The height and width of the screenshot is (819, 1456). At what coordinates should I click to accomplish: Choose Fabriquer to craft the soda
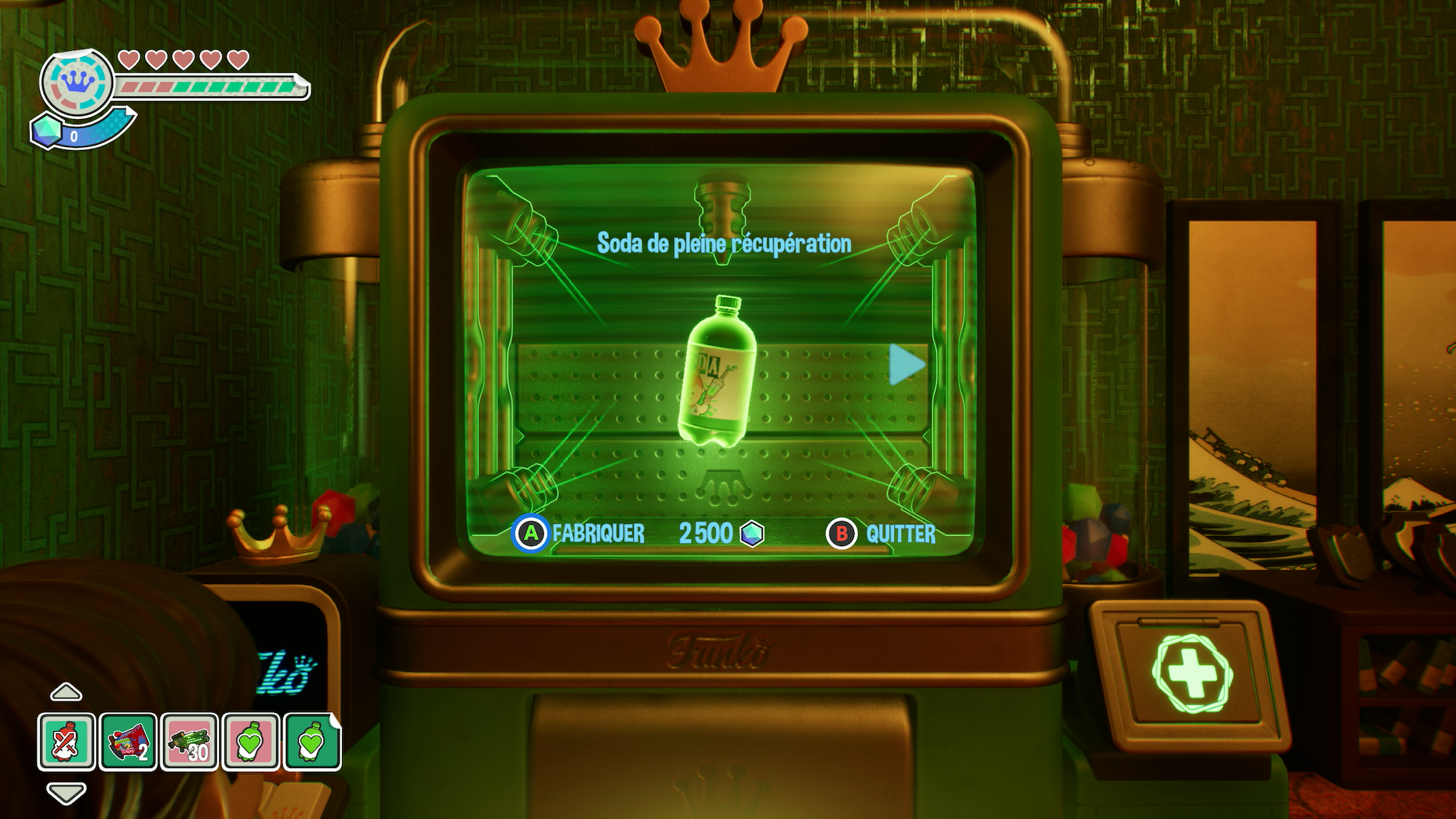579,534
